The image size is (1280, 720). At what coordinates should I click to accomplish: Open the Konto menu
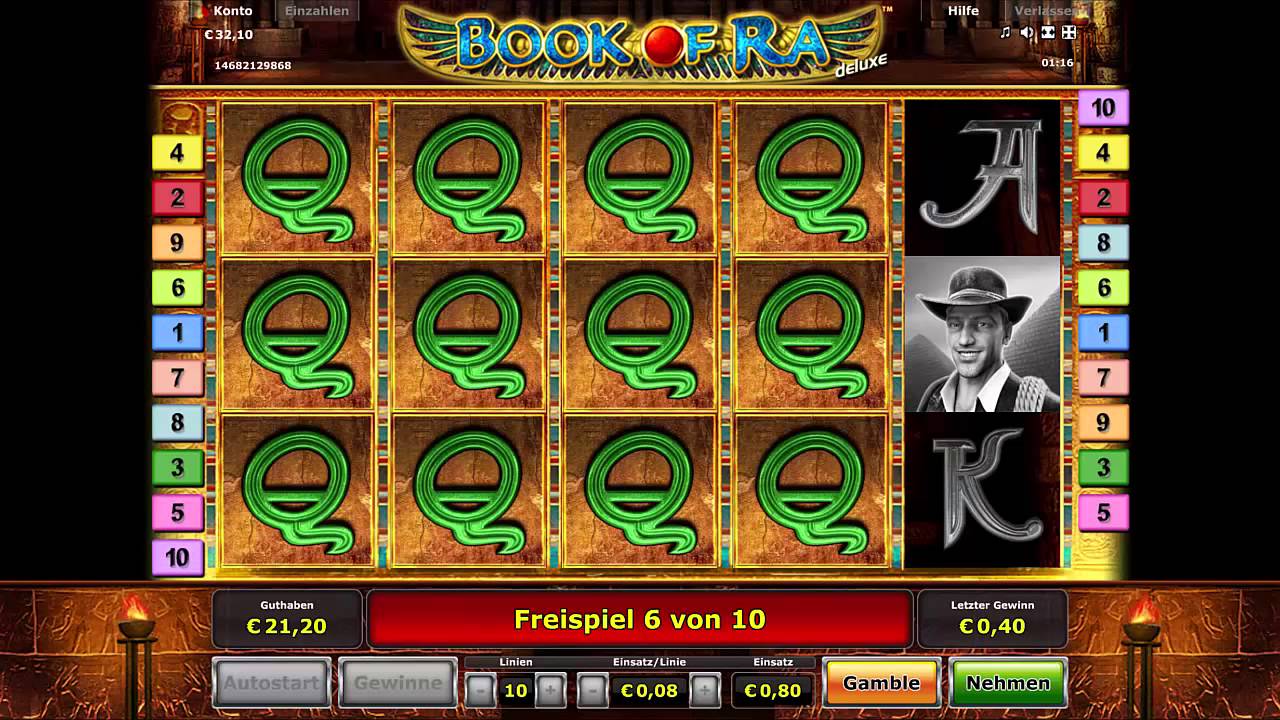[x=232, y=11]
